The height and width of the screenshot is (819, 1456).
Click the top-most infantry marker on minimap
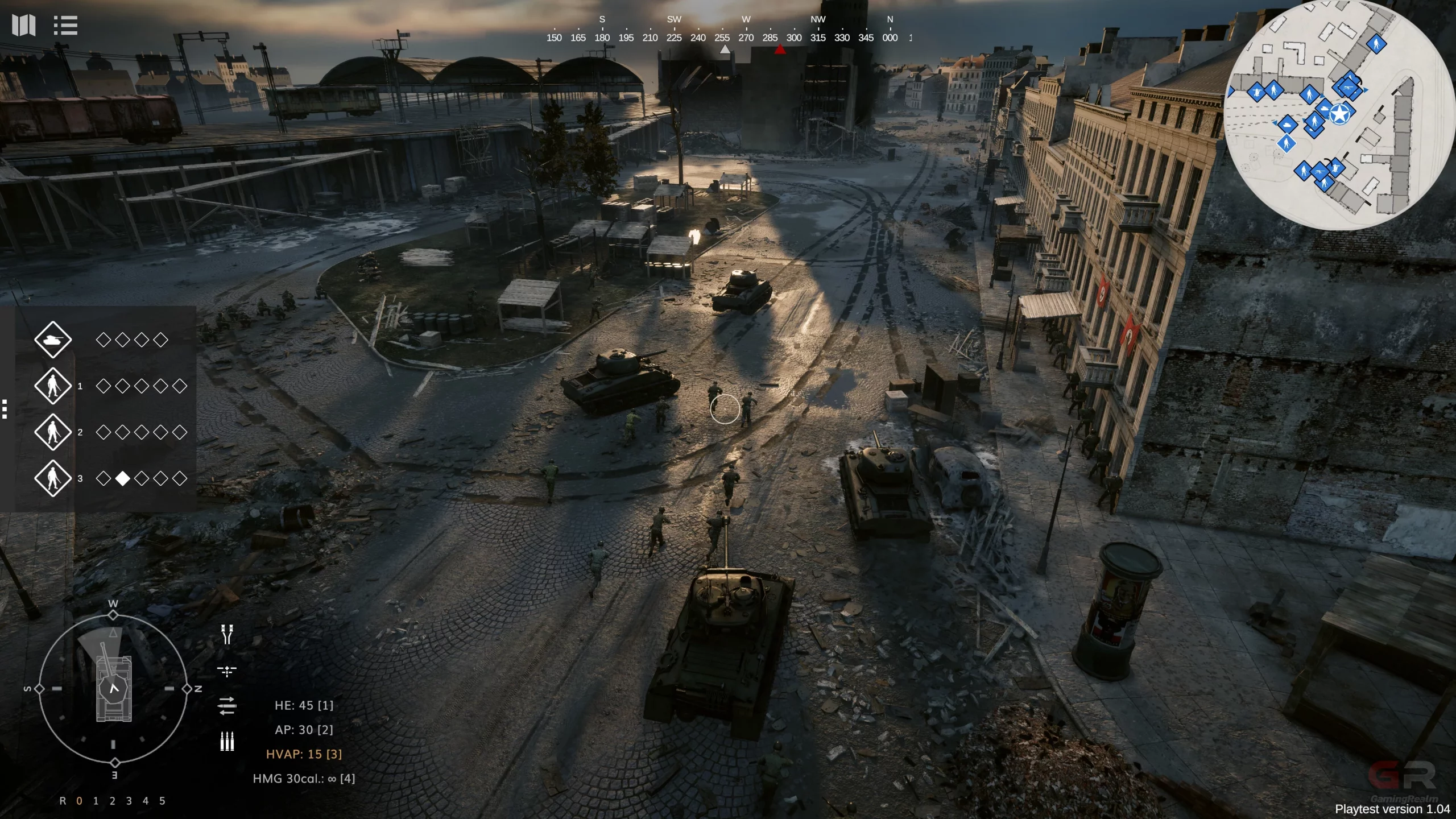tap(1376, 44)
